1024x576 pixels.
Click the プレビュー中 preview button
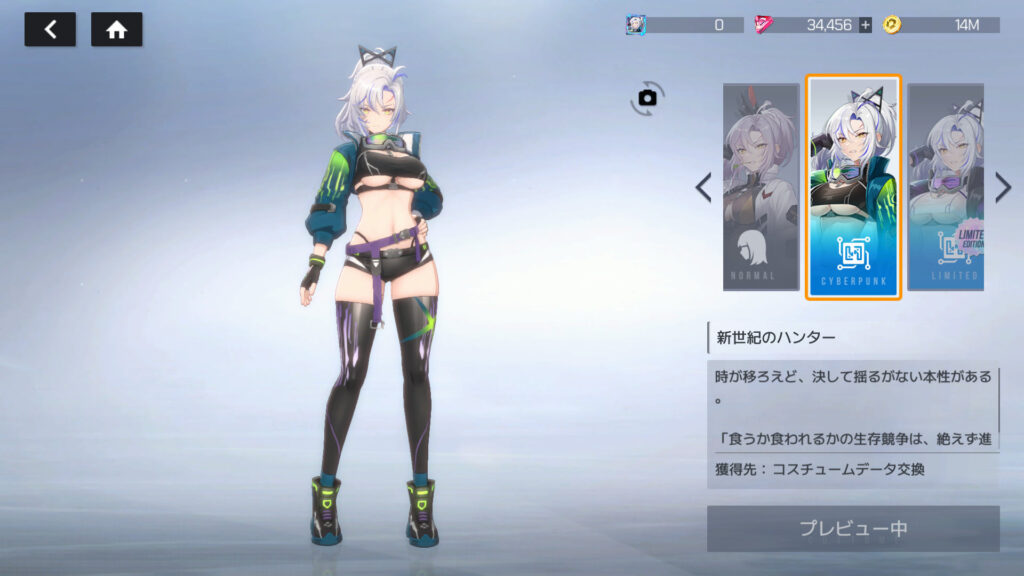pos(853,528)
